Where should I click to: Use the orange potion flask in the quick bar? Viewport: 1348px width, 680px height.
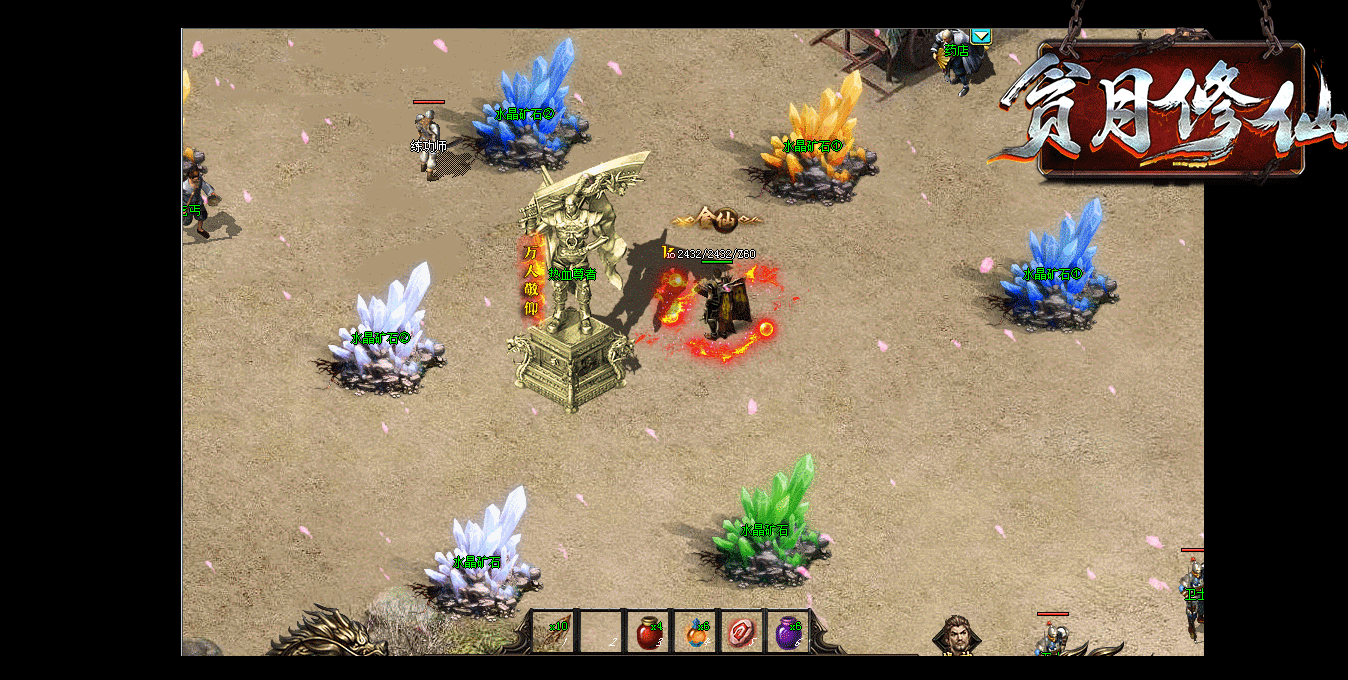click(x=696, y=632)
